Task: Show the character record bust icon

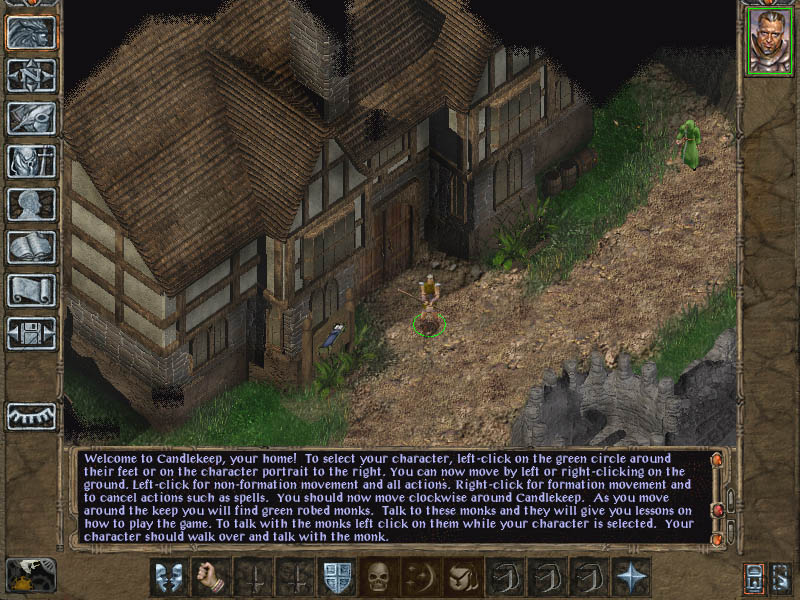Action: [31, 204]
